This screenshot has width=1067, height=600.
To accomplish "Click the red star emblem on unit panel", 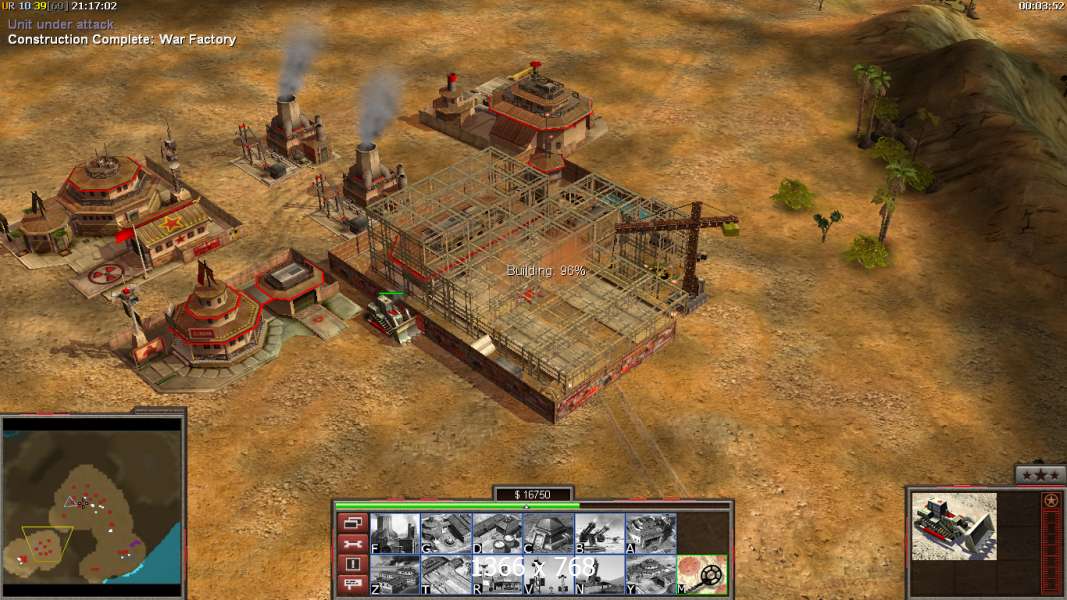I will [1051, 500].
